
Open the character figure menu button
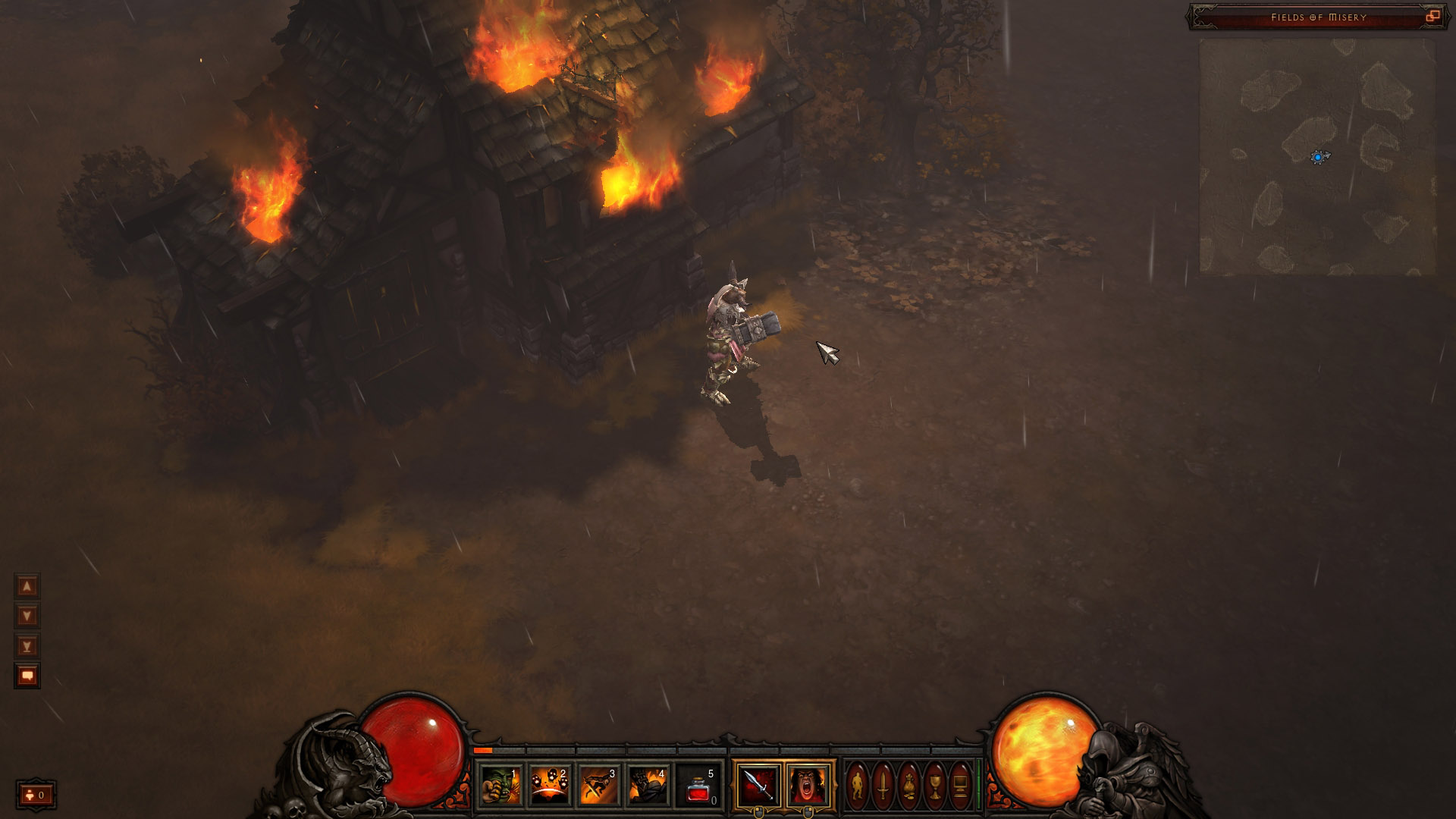tap(858, 785)
